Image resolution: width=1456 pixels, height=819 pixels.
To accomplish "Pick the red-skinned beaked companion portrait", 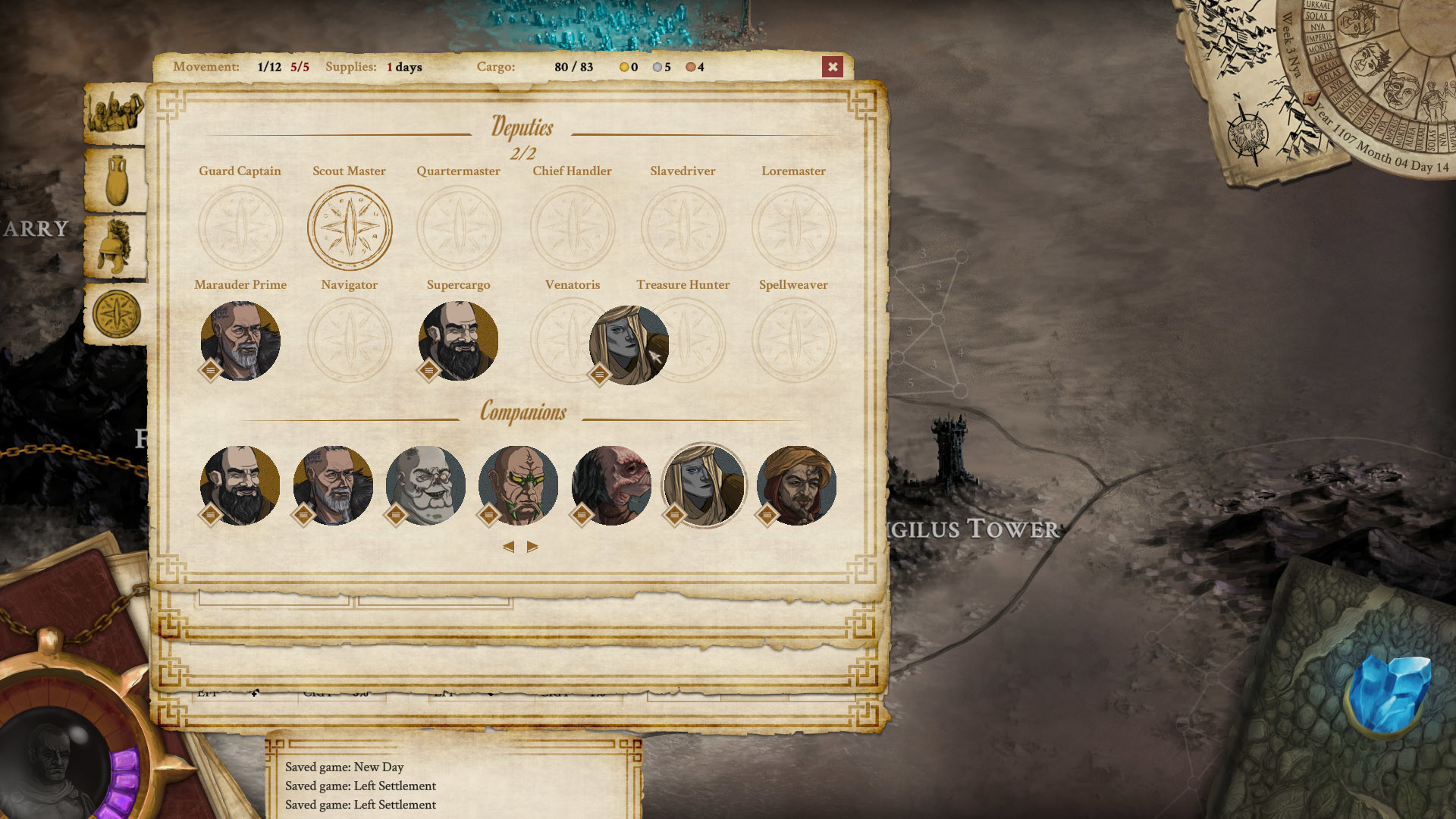I will click(x=611, y=485).
